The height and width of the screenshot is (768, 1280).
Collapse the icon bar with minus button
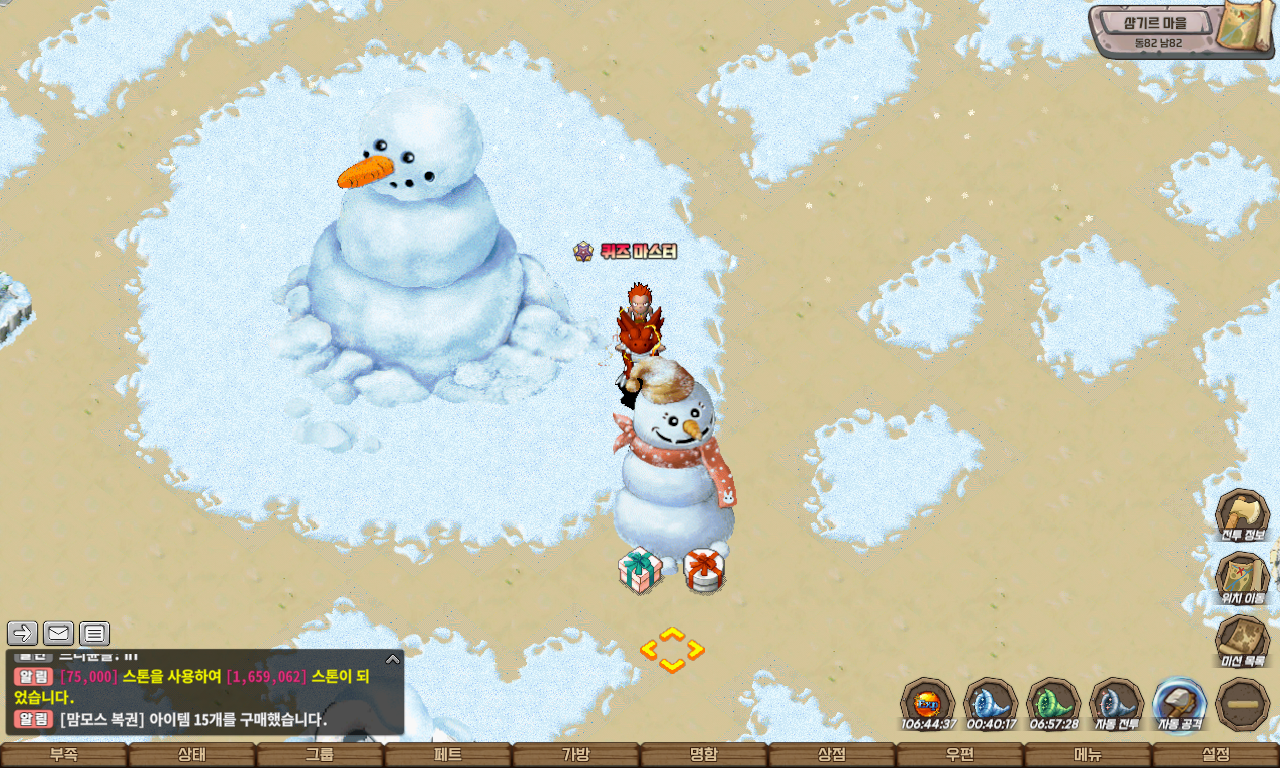[x=1243, y=704]
